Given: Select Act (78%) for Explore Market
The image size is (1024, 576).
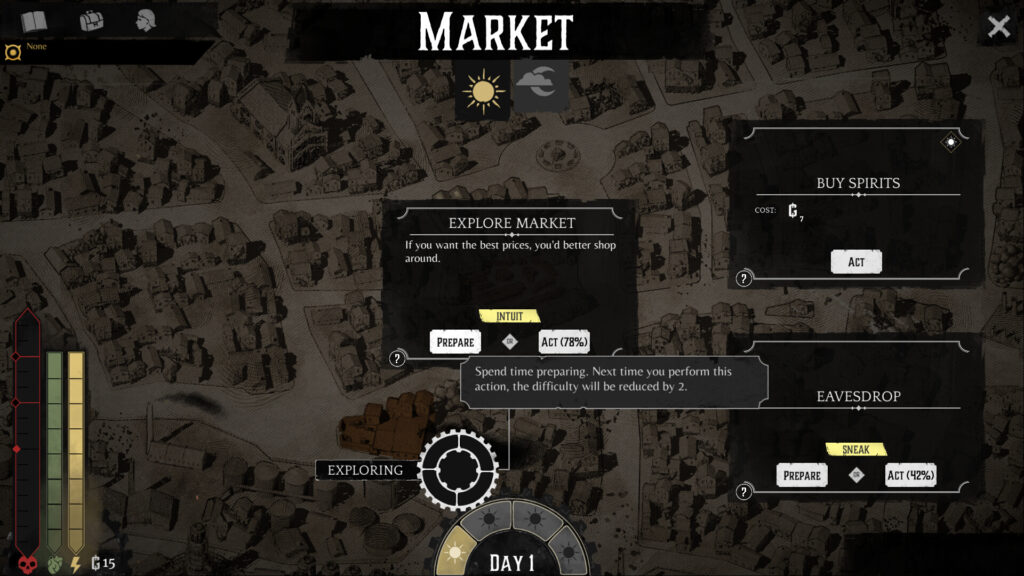Looking at the screenshot, I should (564, 342).
